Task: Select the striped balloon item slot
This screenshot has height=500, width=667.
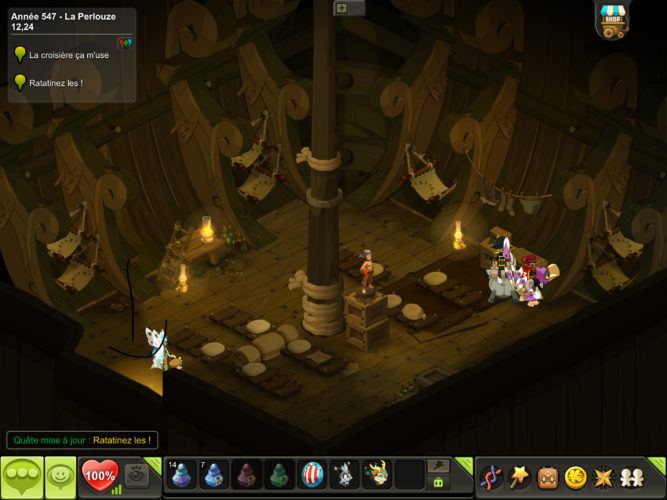Action: 312,474
